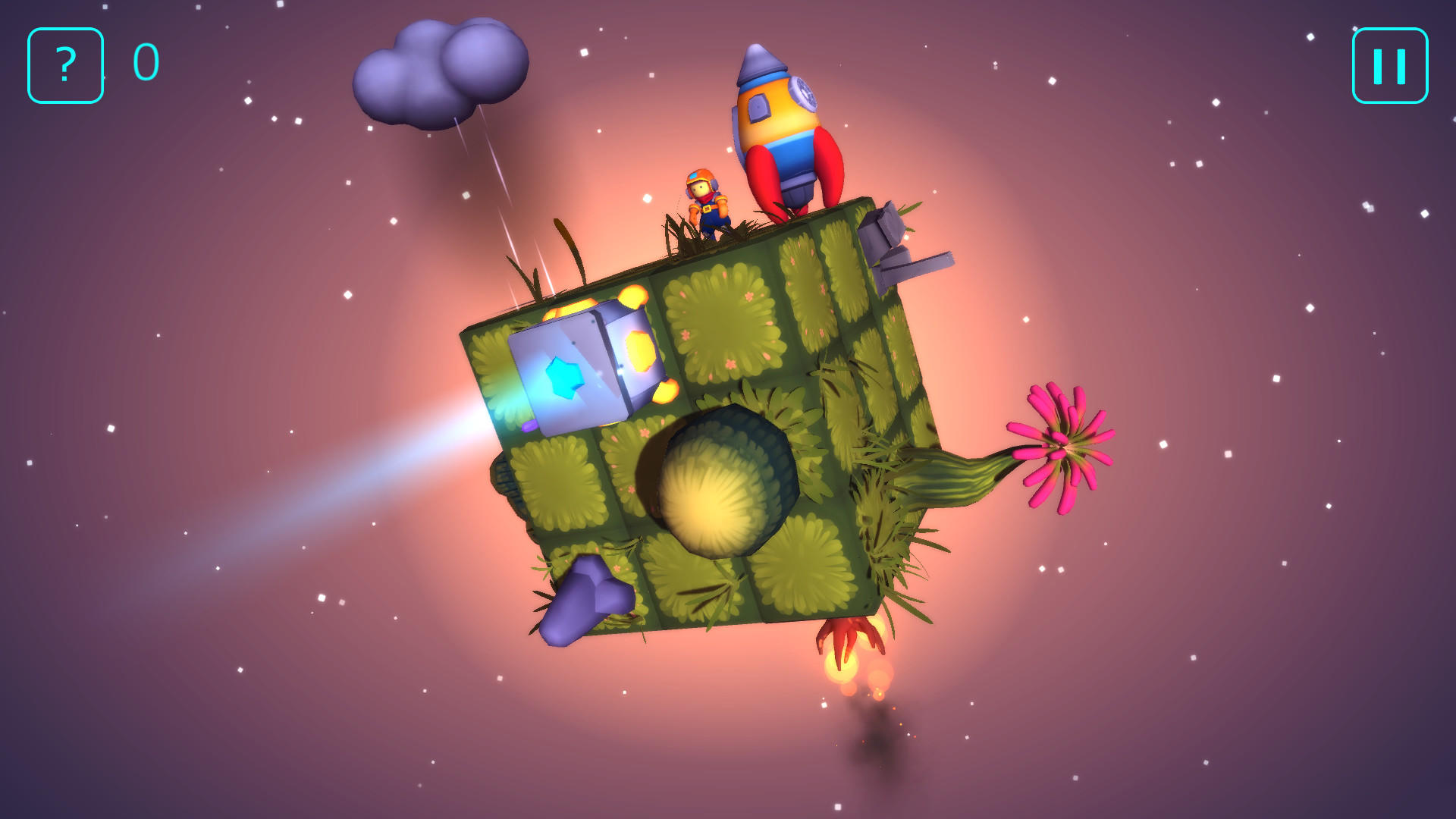Pause the game

tap(1389, 64)
